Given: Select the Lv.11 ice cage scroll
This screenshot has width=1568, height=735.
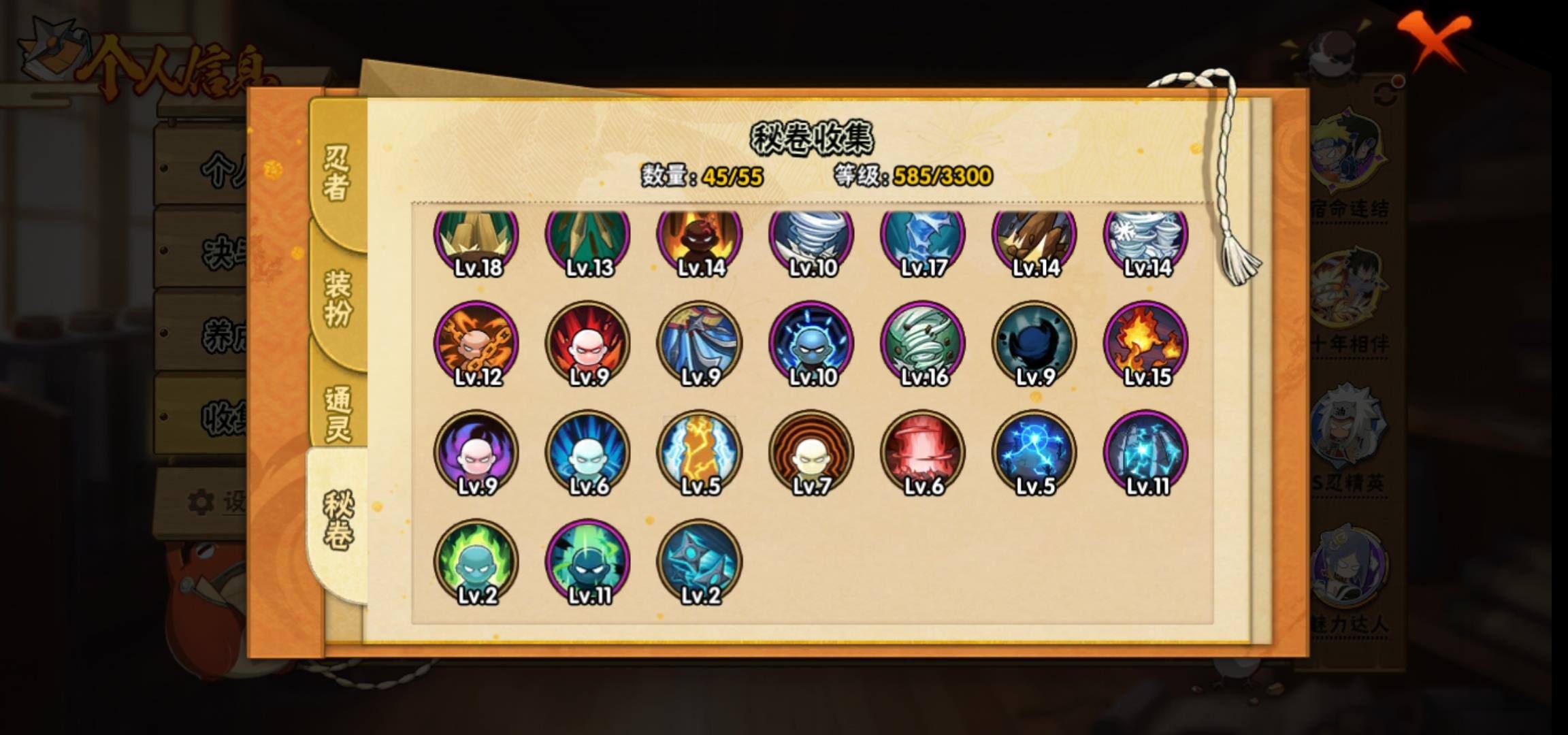Looking at the screenshot, I should 1146,453.
